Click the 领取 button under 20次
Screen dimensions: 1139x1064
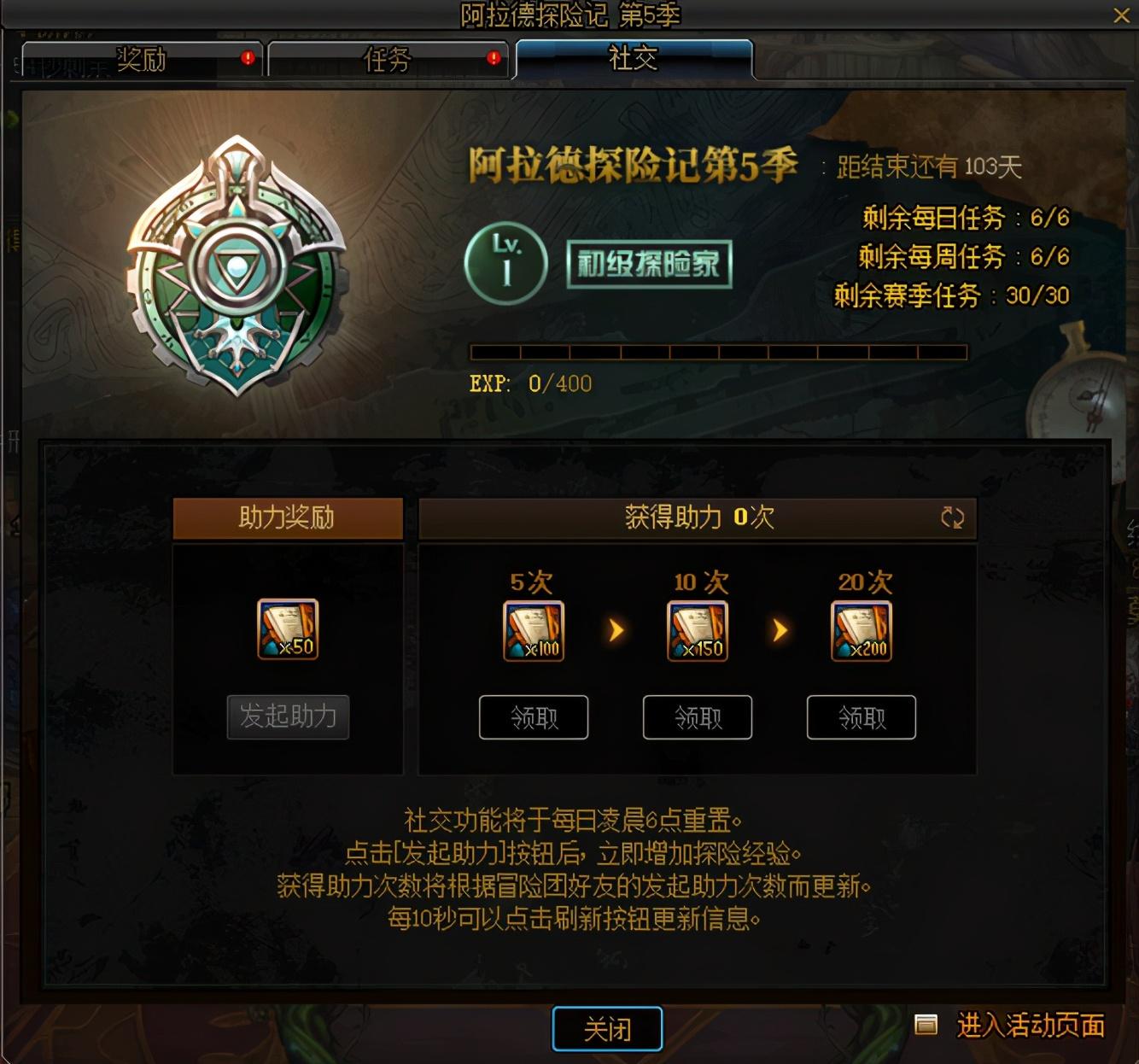[861, 717]
